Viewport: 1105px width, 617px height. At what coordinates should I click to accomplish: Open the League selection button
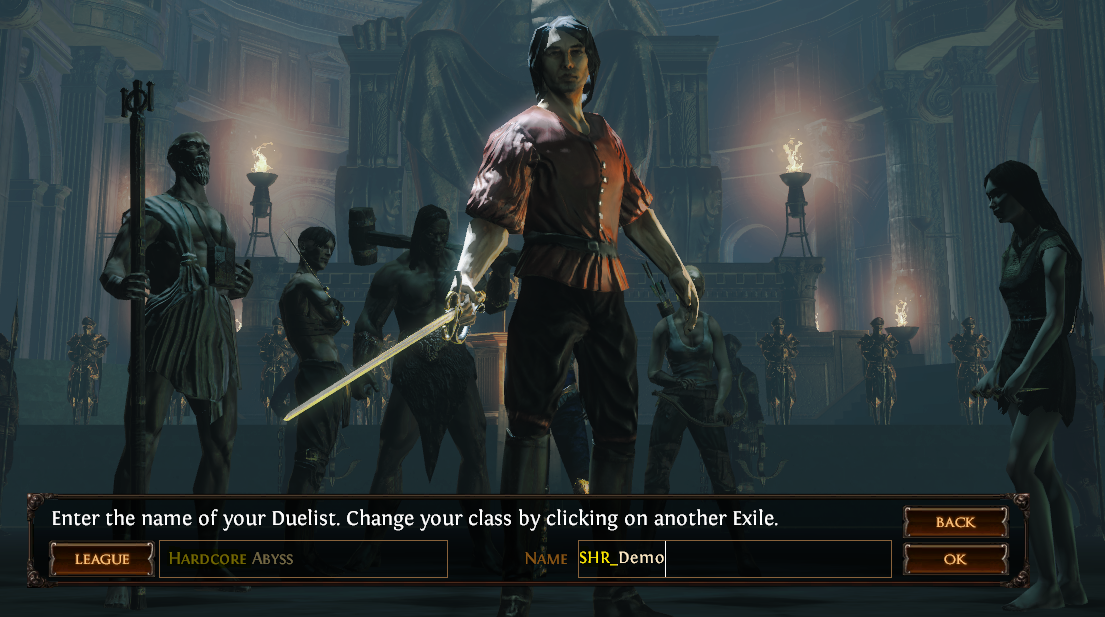pos(102,559)
